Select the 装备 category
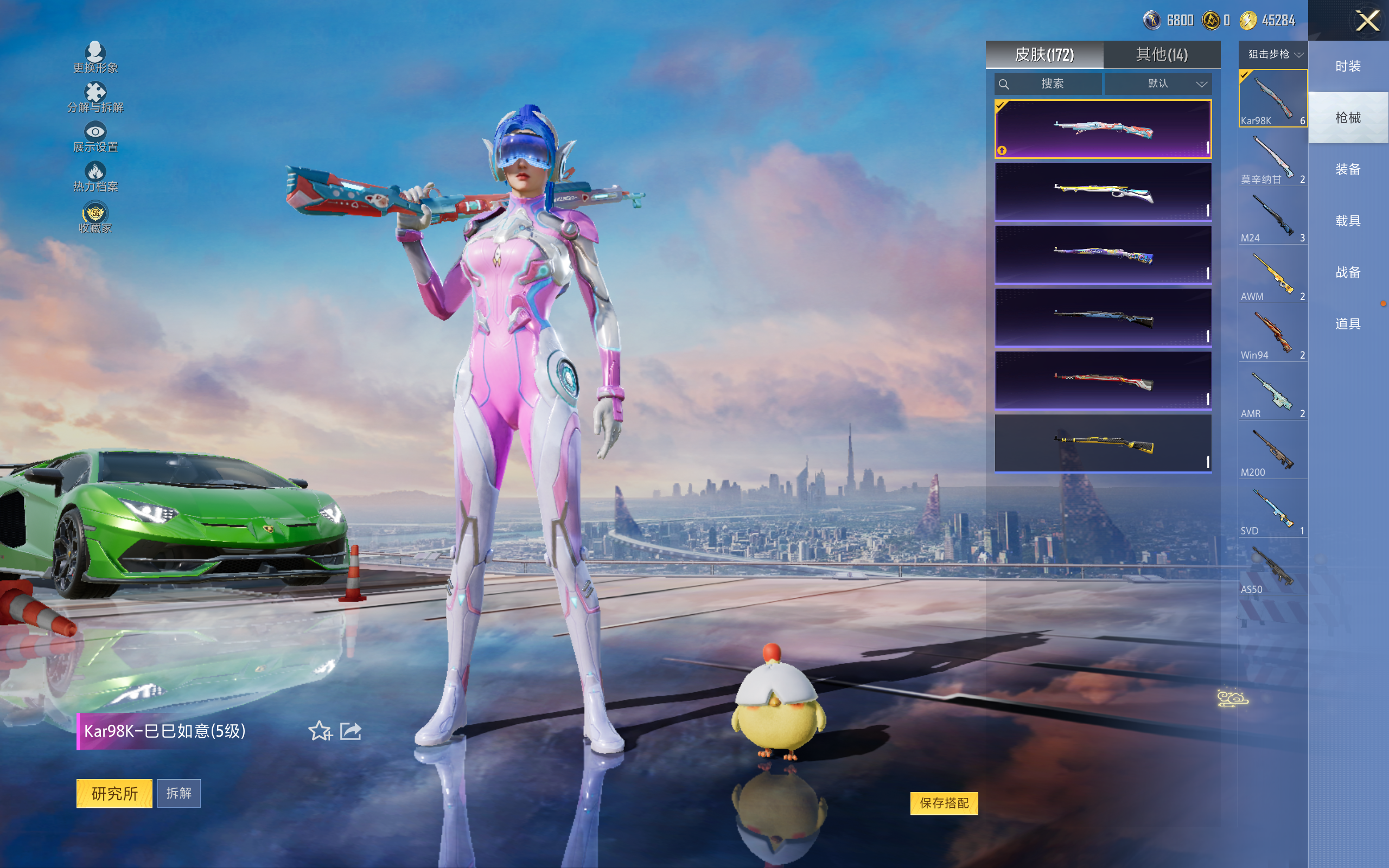 [x=1348, y=169]
